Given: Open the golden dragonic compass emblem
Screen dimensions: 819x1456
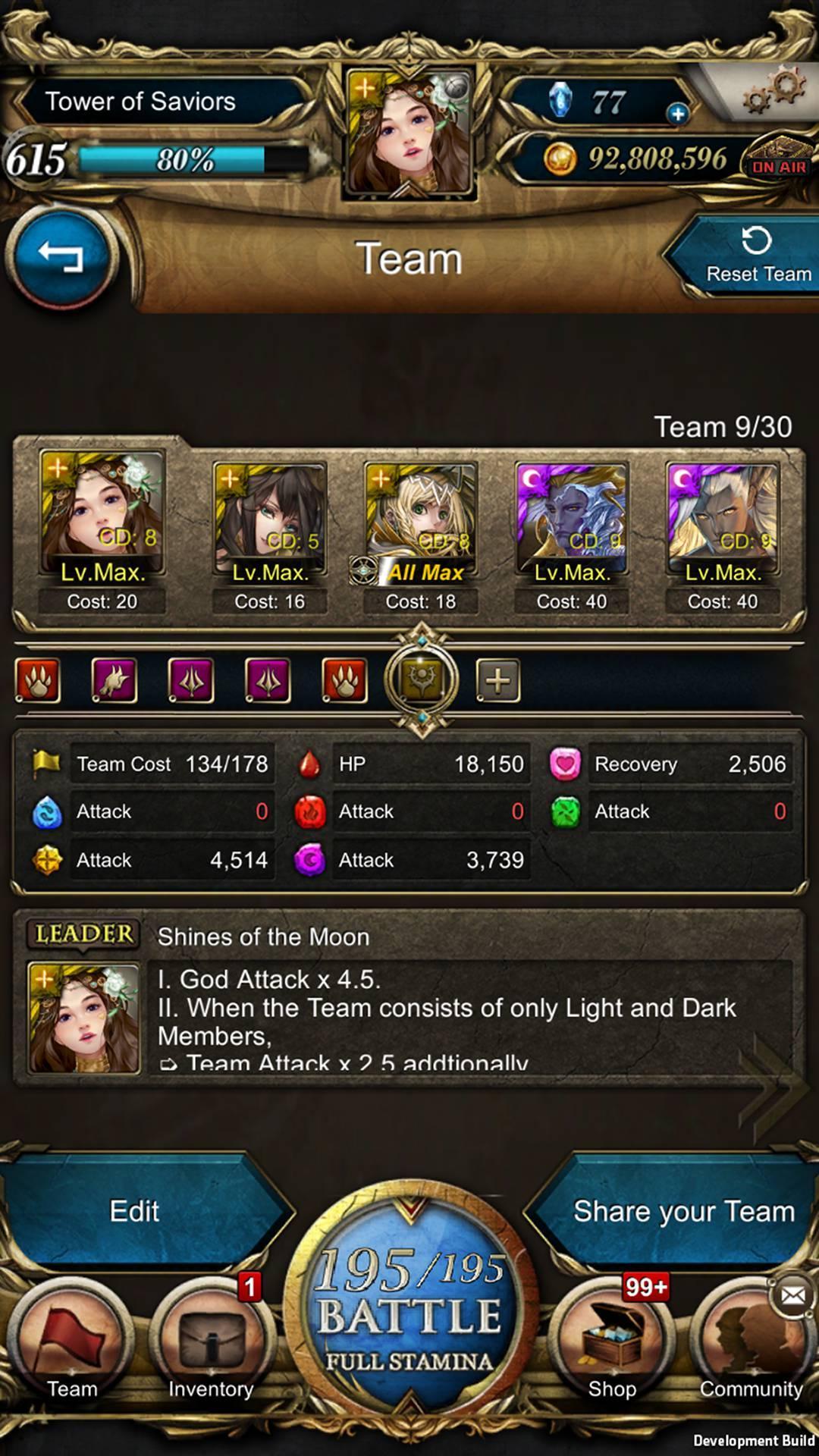Looking at the screenshot, I should (x=422, y=679).
